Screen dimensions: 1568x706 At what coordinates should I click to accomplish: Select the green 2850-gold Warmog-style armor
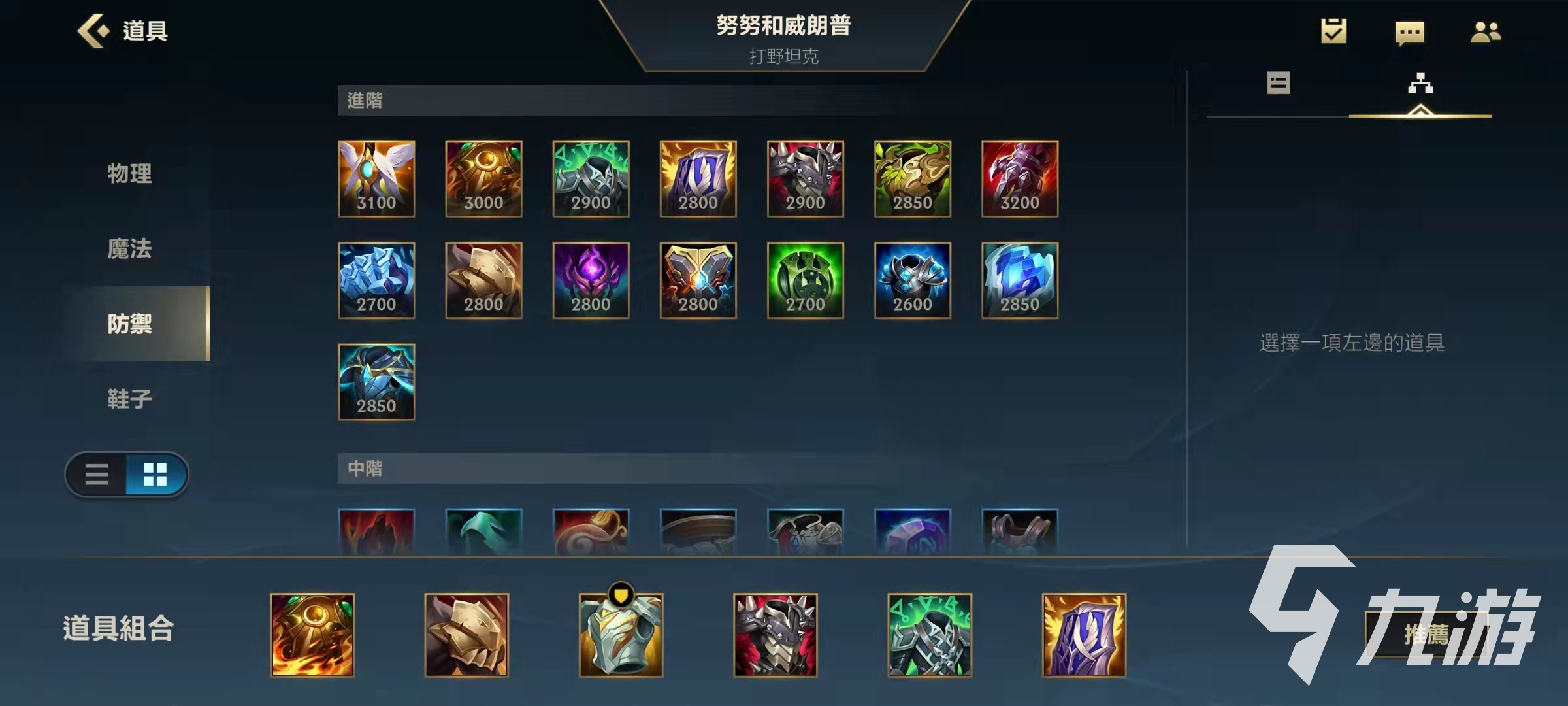click(912, 178)
